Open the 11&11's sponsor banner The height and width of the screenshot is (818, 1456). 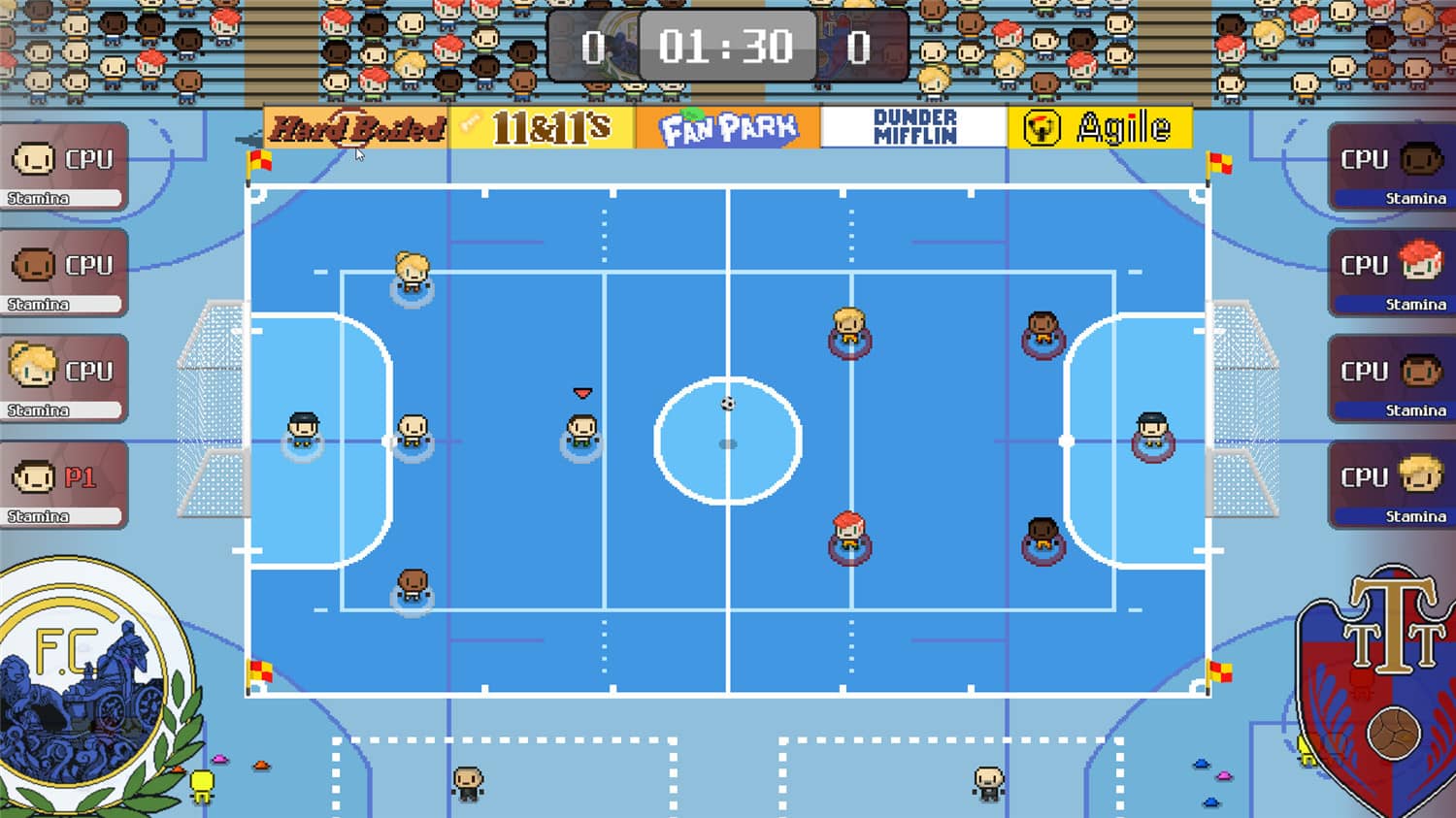pos(542,126)
